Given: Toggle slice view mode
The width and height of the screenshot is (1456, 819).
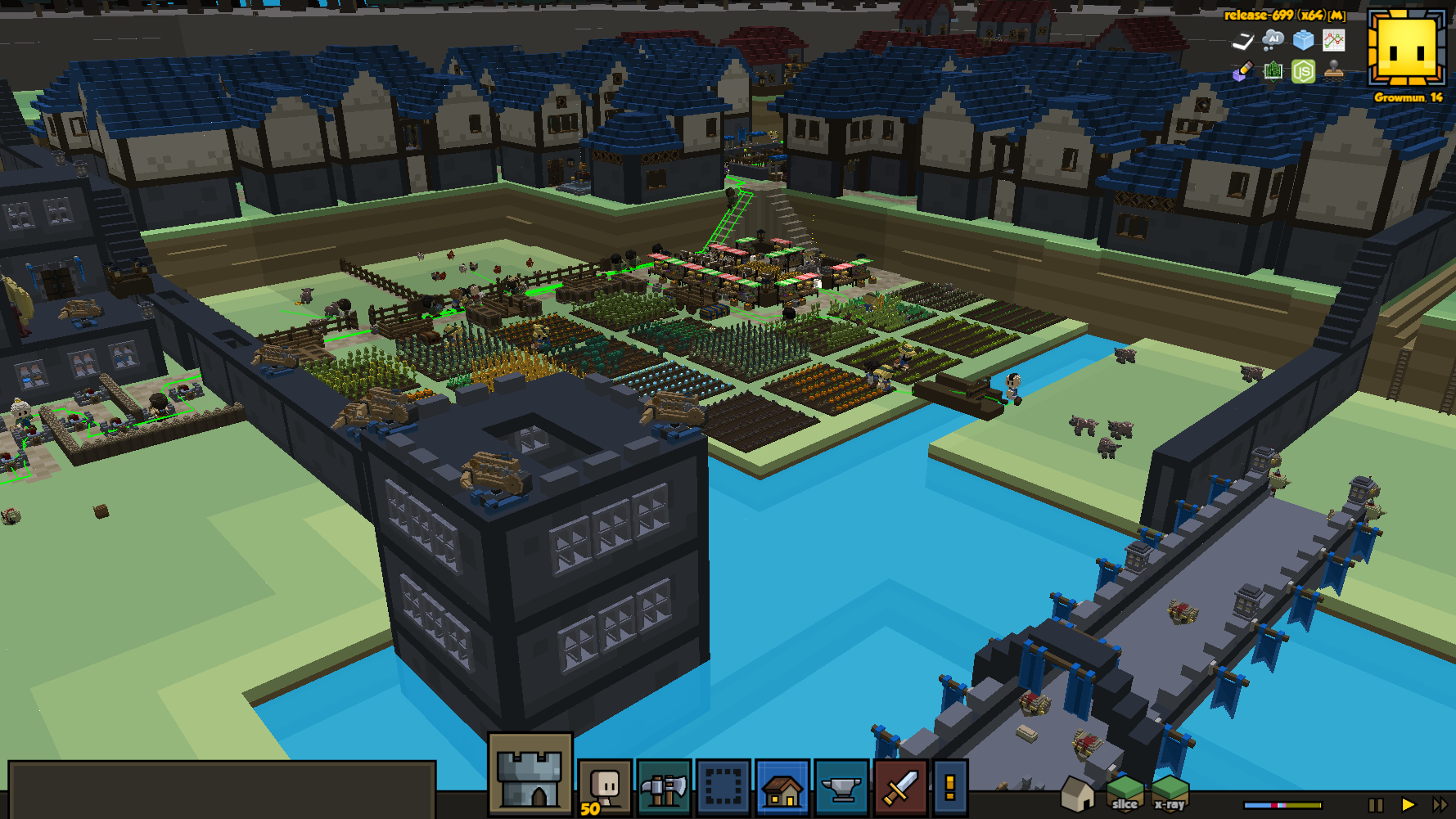Looking at the screenshot, I should (1125, 794).
